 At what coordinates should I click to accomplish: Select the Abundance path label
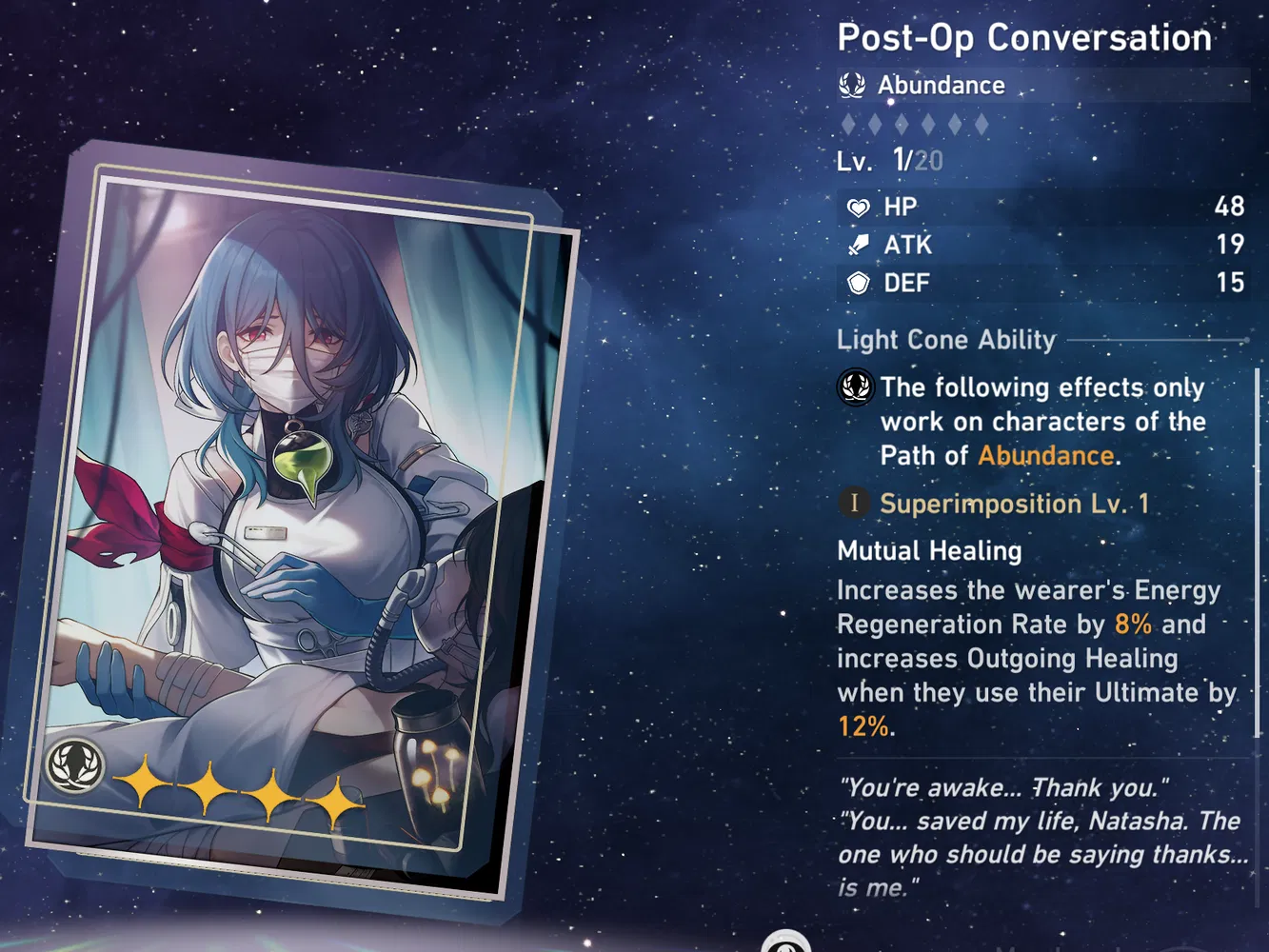(x=940, y=85)
